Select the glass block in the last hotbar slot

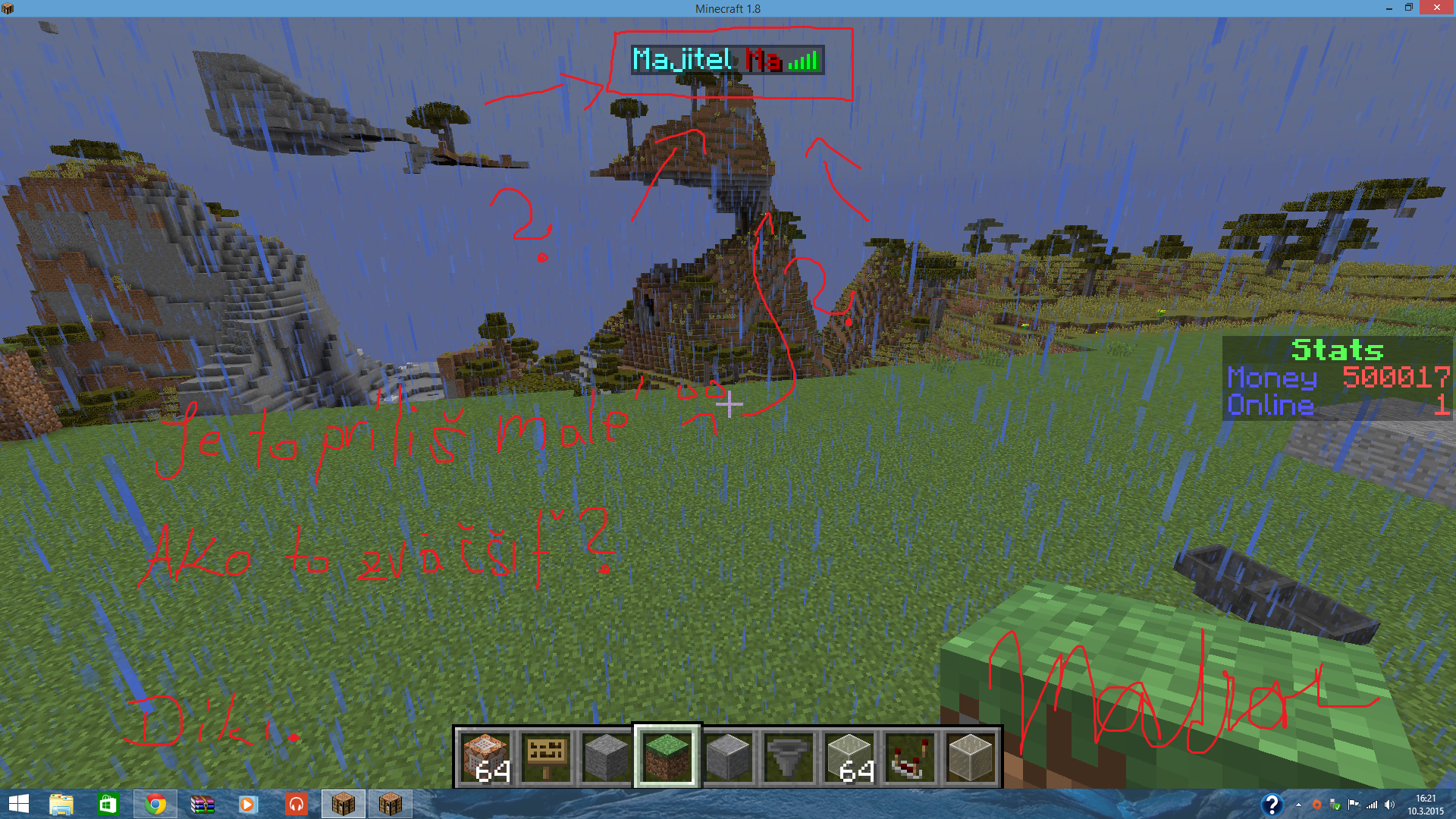(971, 755)
